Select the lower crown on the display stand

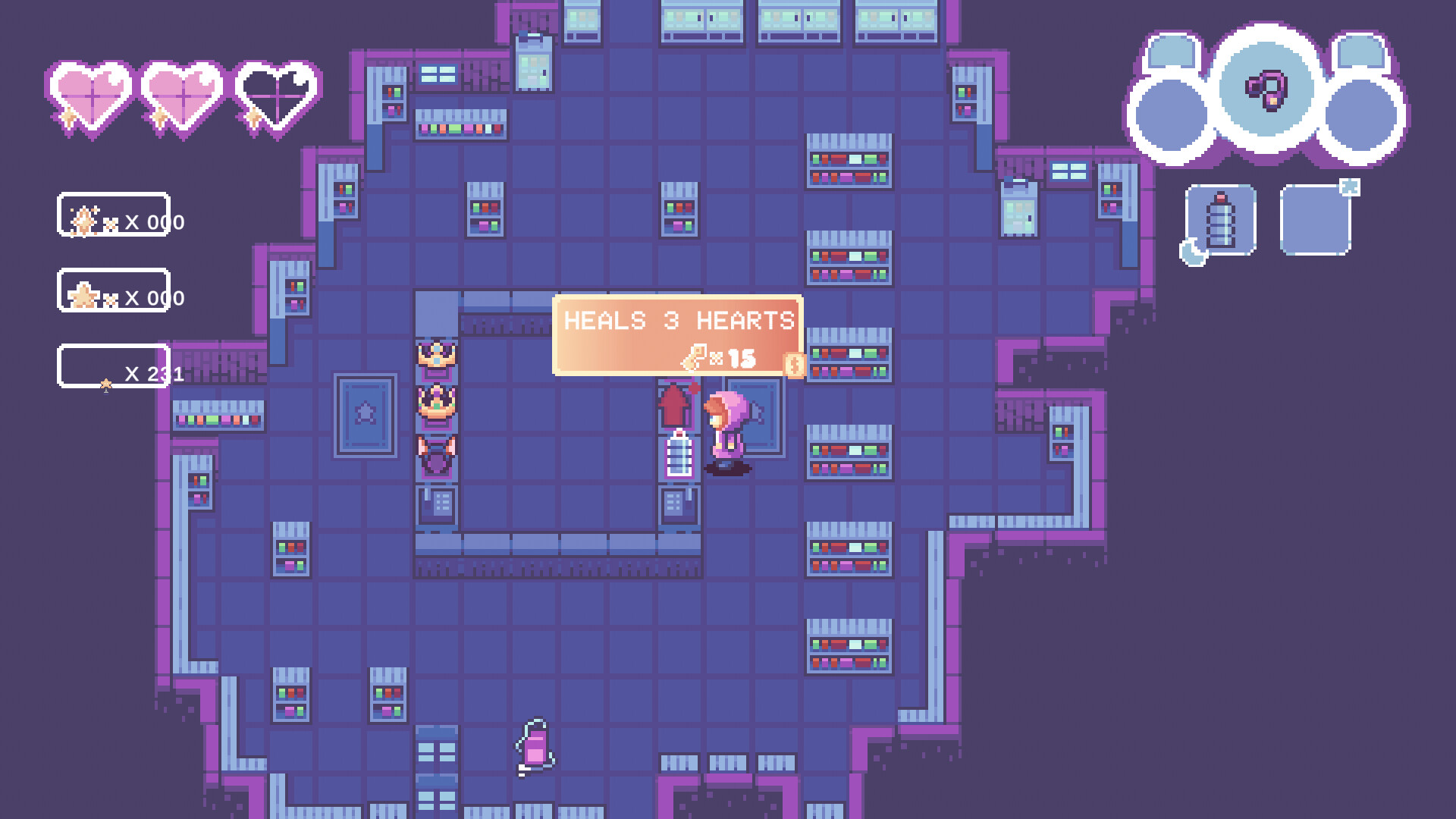(436, 402)
